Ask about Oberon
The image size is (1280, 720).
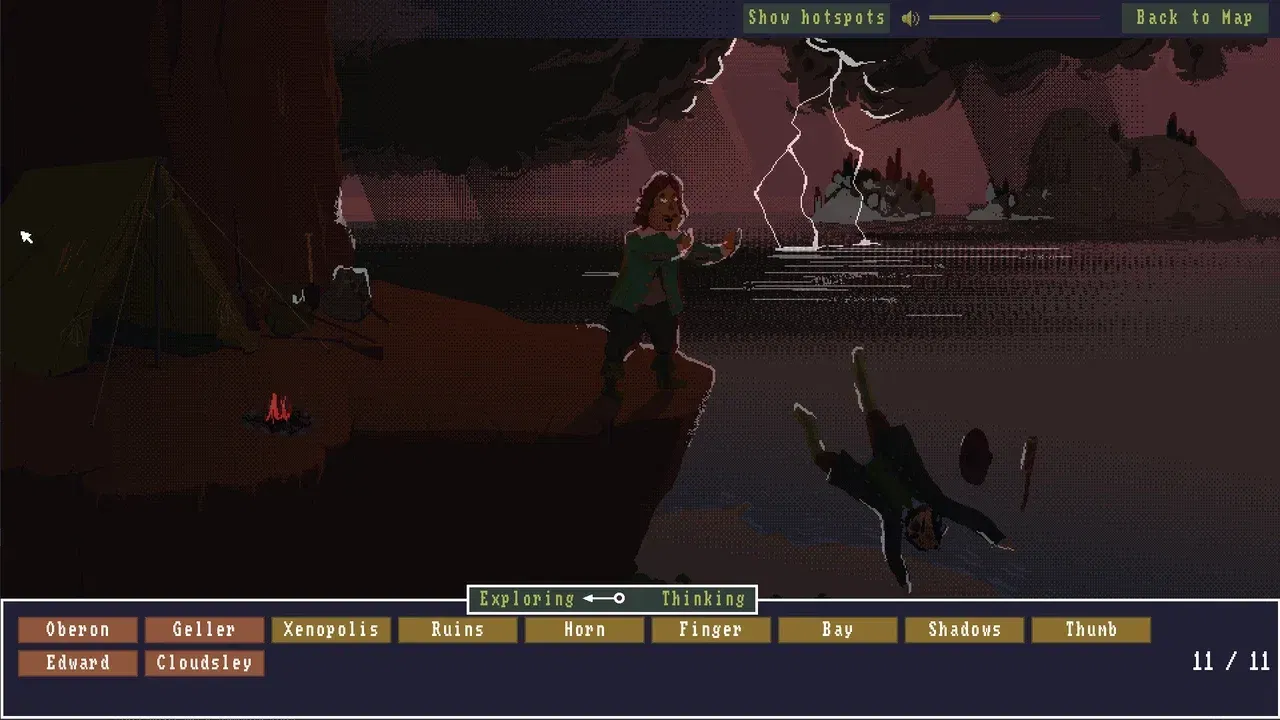[x=77, y=630]
